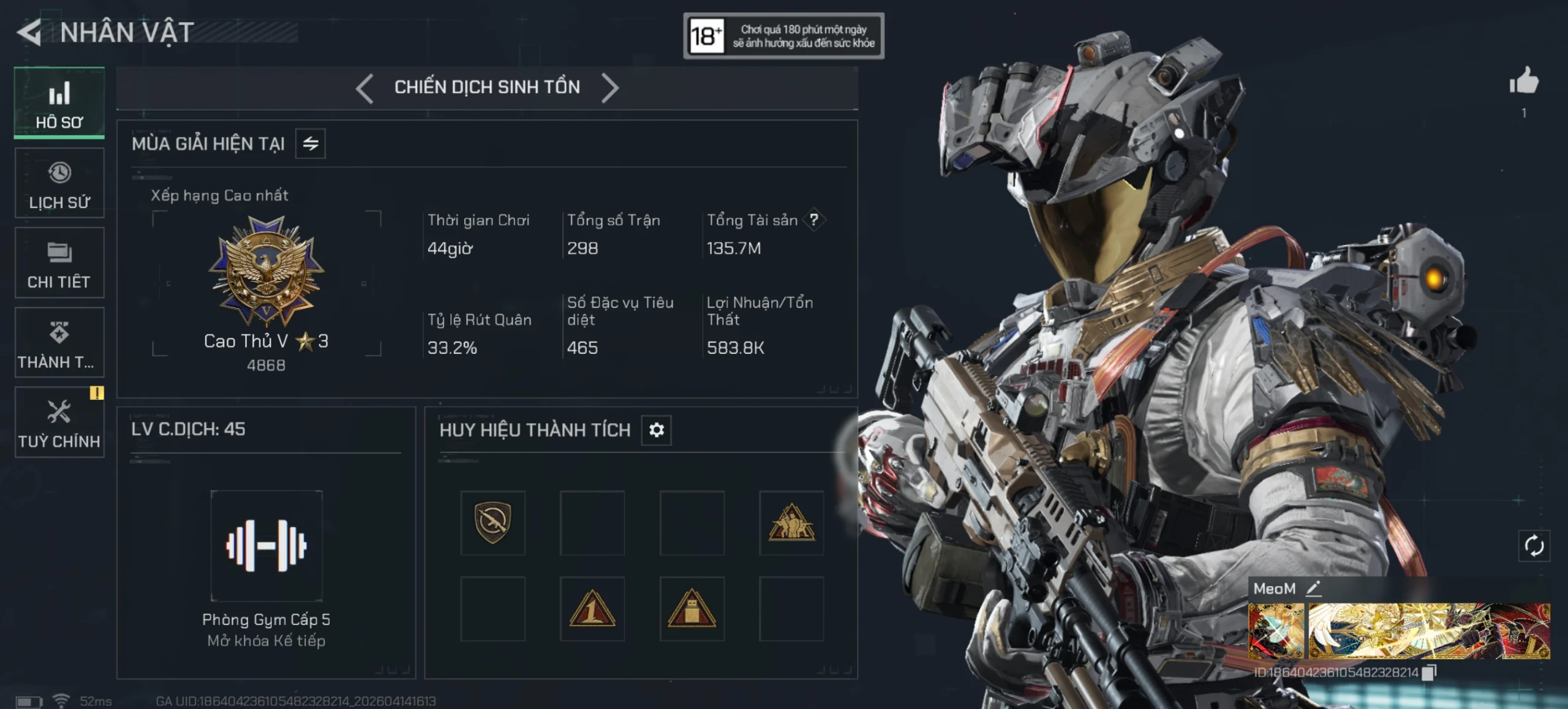Toggle the current season swap button

(311, 144)
